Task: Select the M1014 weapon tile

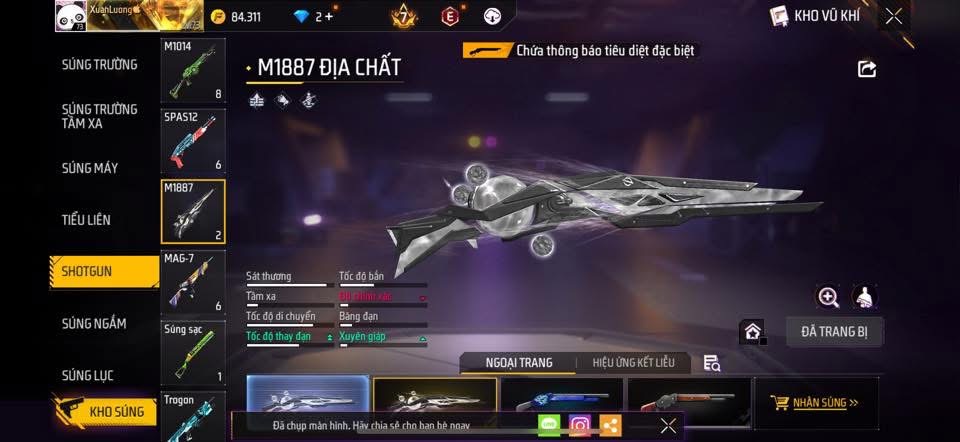Action: [193, 71]
